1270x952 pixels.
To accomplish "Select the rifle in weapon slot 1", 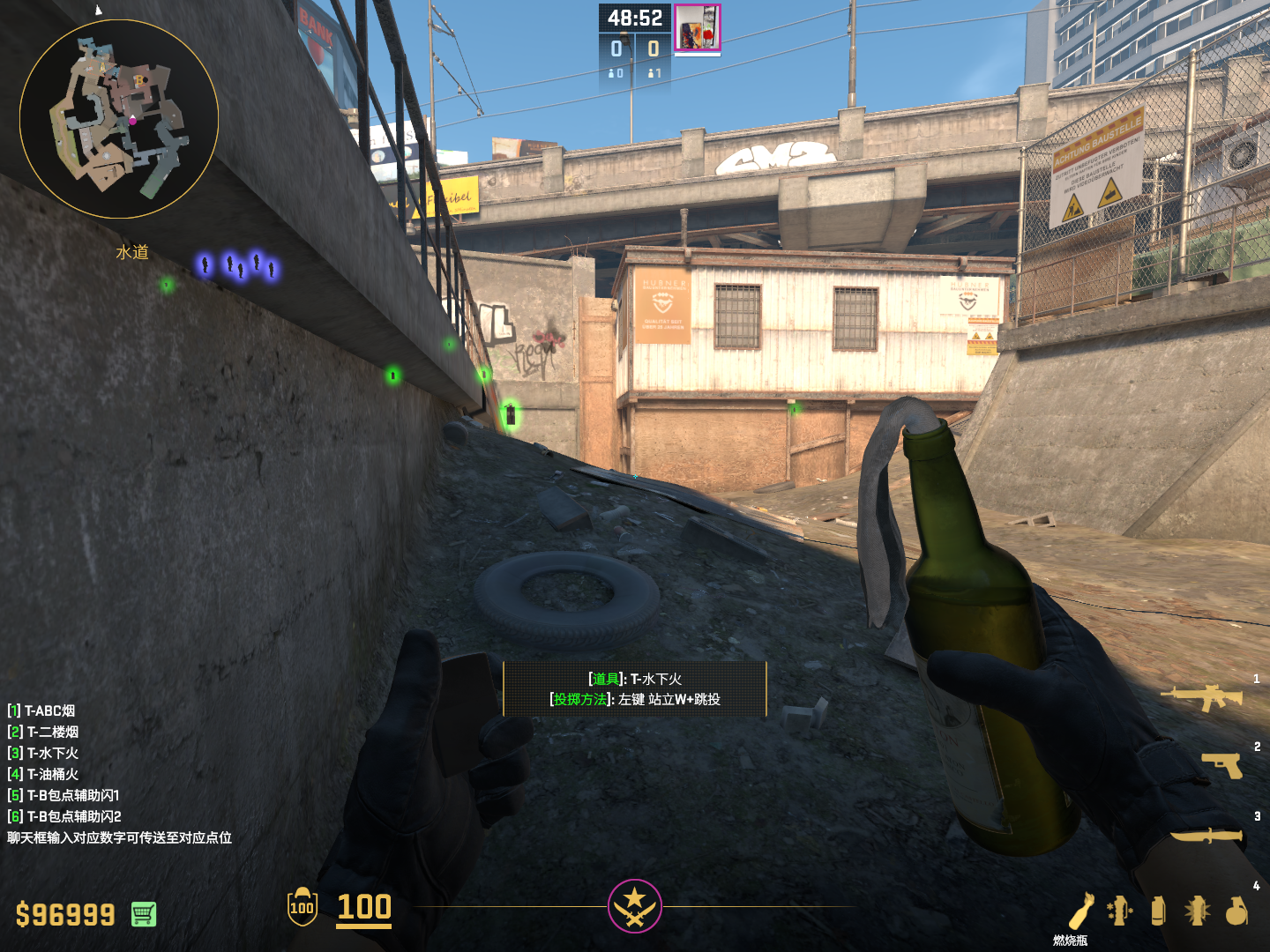I will coord(1201,697).
